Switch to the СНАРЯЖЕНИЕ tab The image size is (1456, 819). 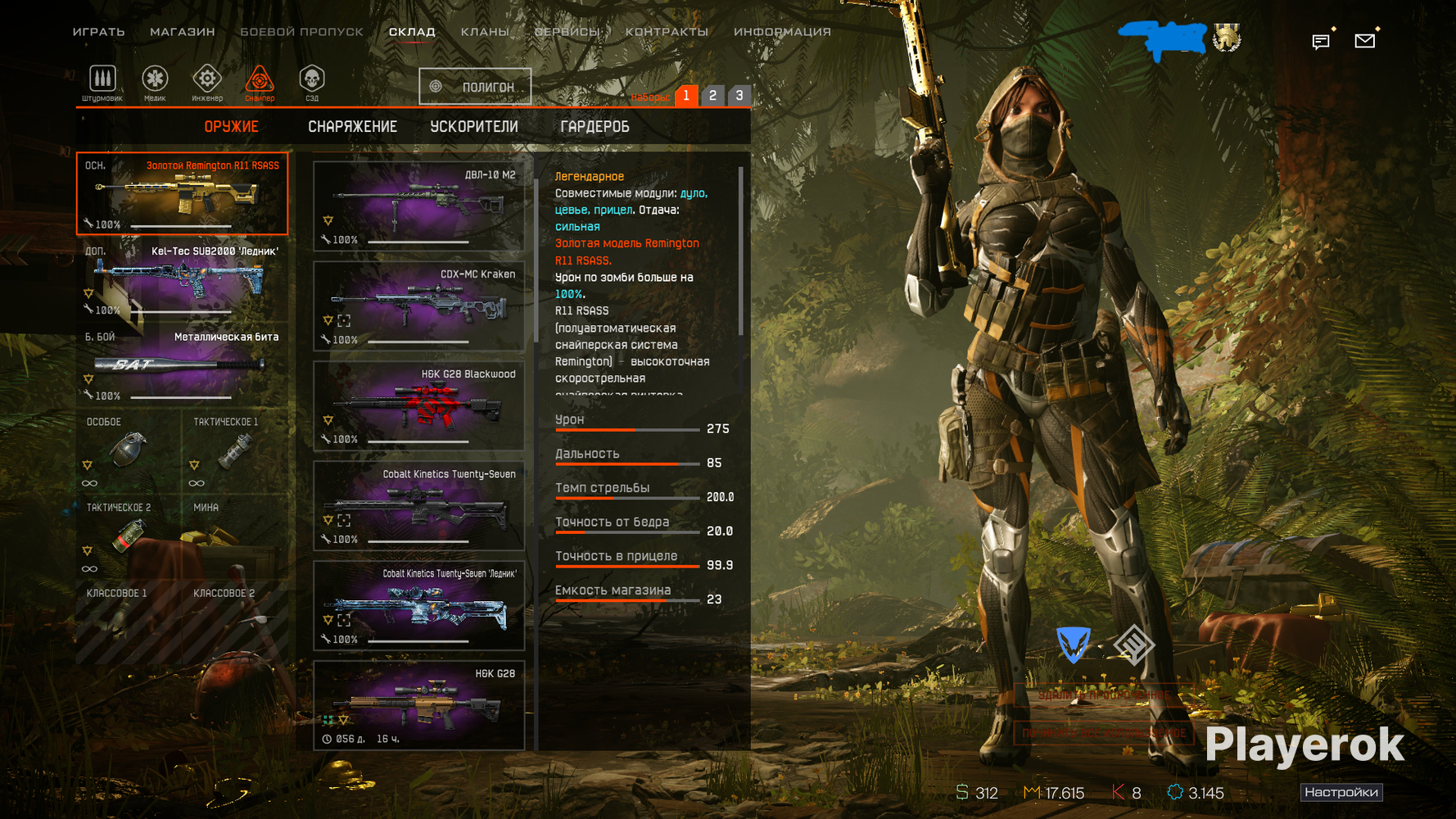[352, 127]
